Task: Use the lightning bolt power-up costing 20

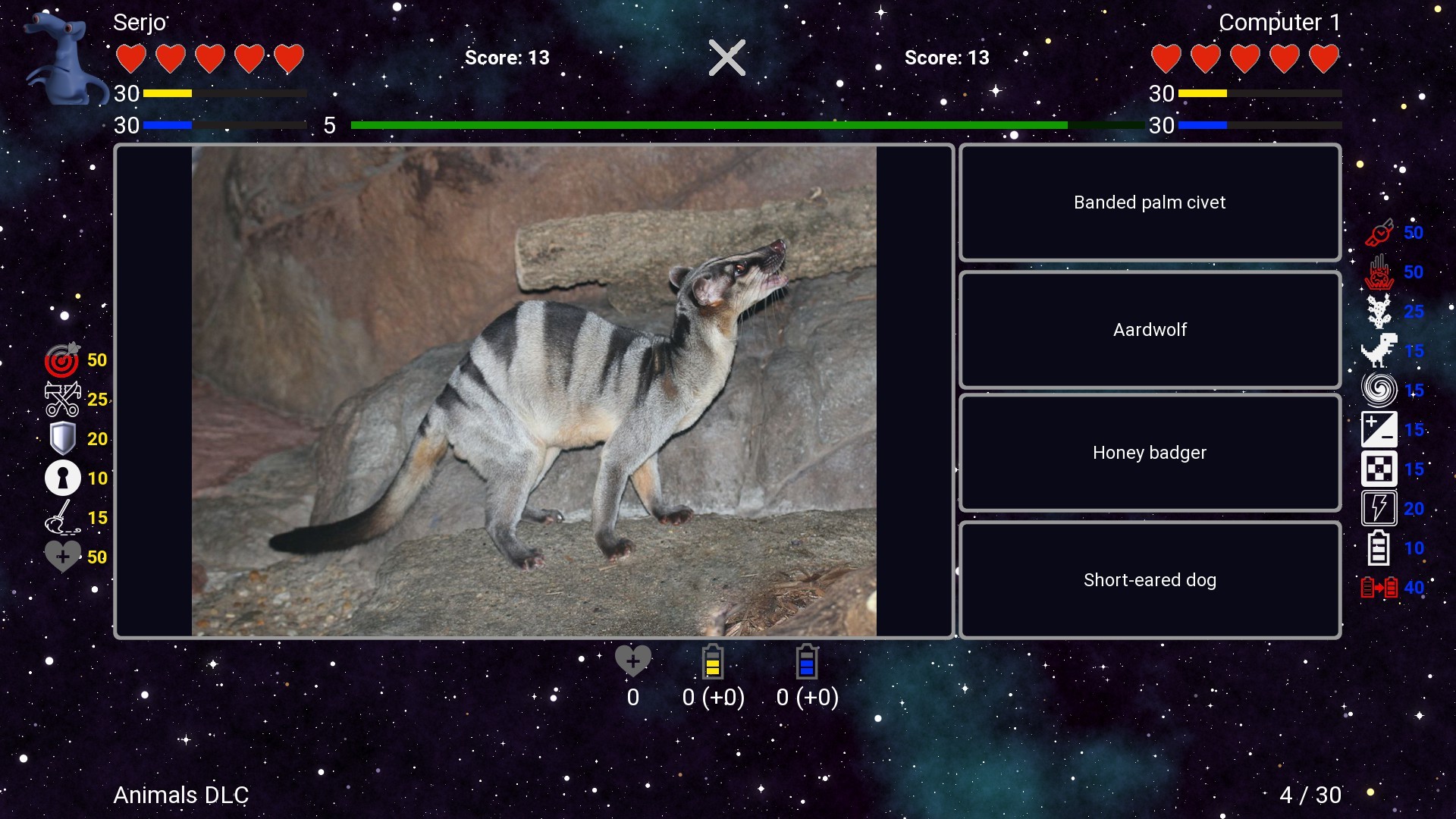Action: coord(1379,508)
